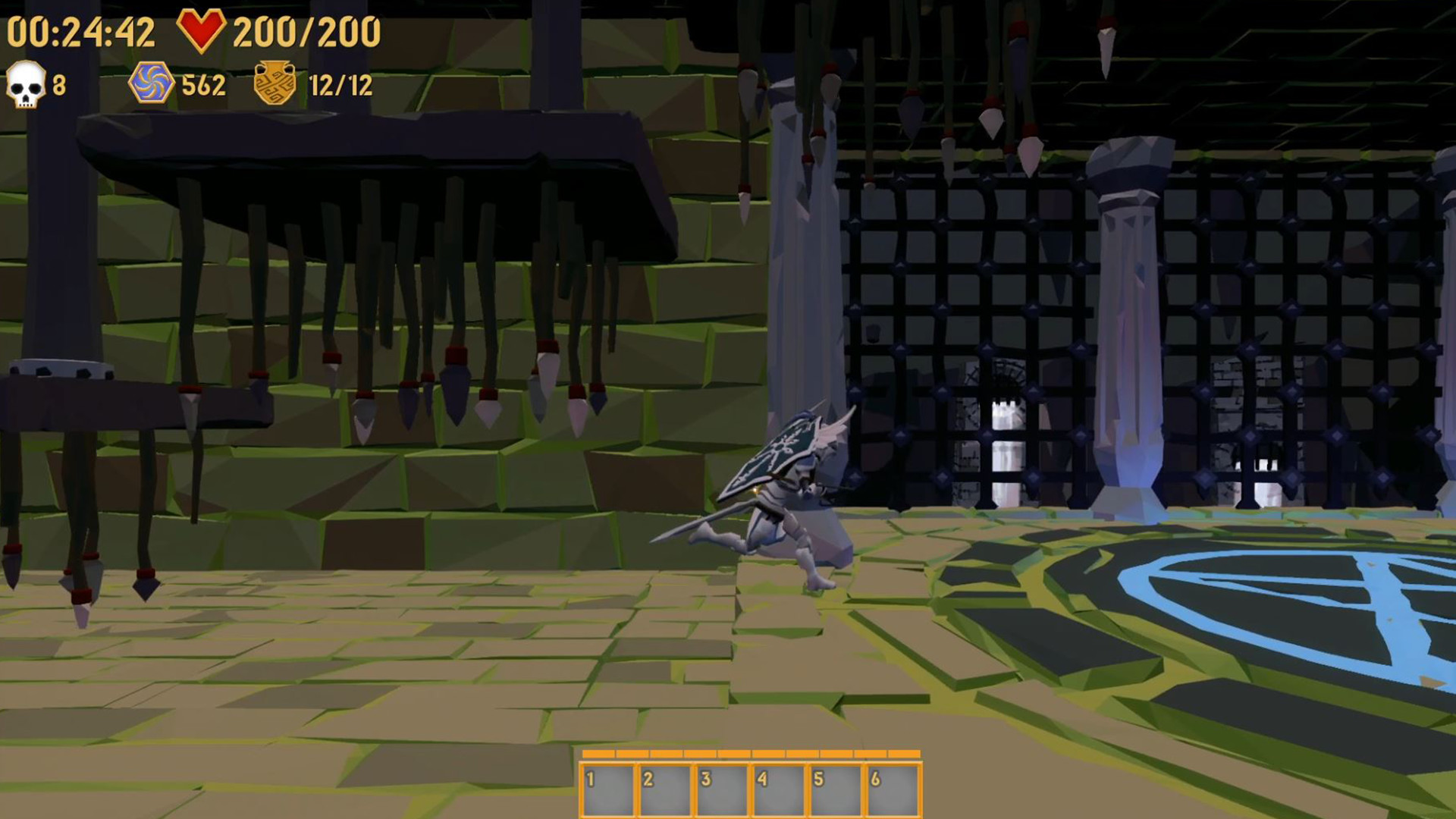Viewport: 1456px width, 819px height.
Task: Click the 562 currency amount display
Action: click(x=202, y=84)
